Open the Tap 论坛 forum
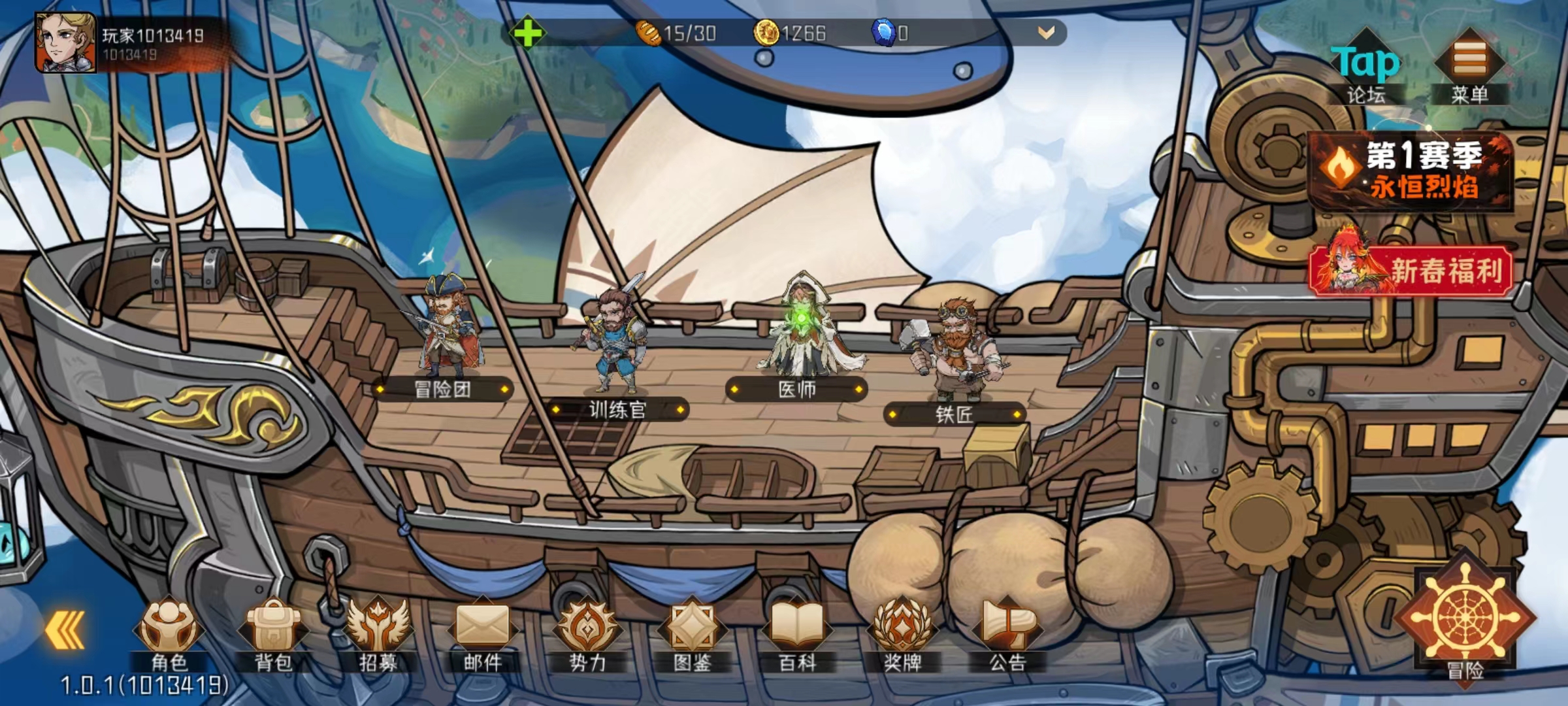Viewport: 1568px width, 706px height. point(1366,71)
